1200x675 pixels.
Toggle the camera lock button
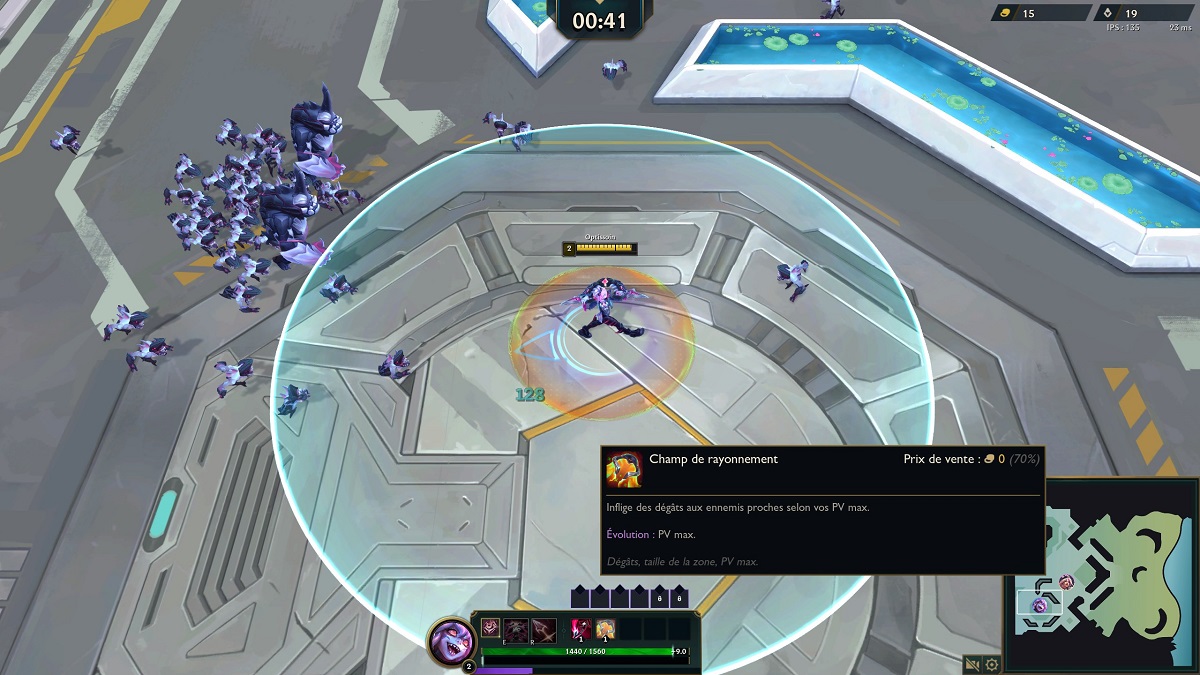click(972, 663)
